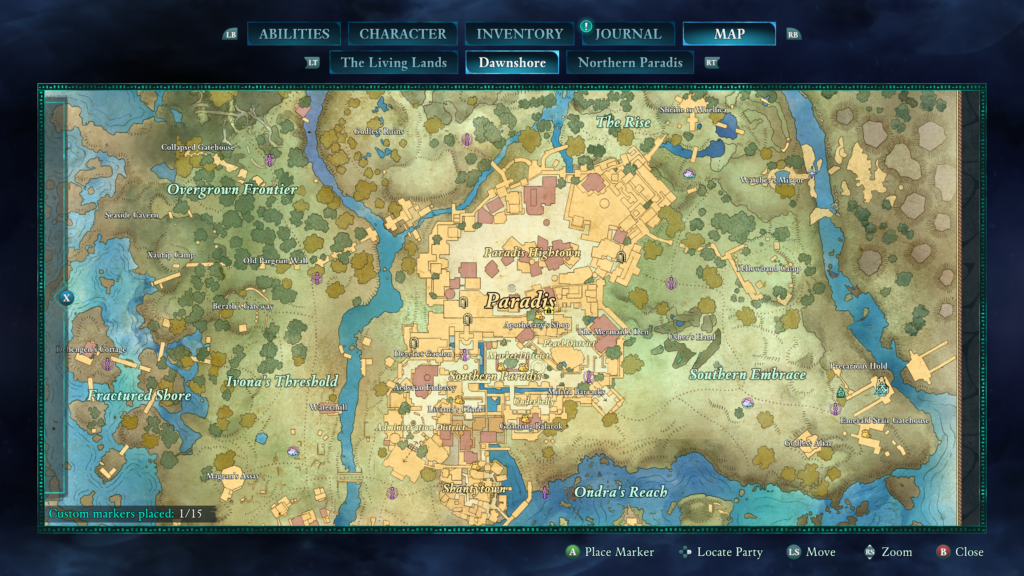Select the Dawnshore region map
This screenshot has width=1024, height=576.
coord(512,62)
